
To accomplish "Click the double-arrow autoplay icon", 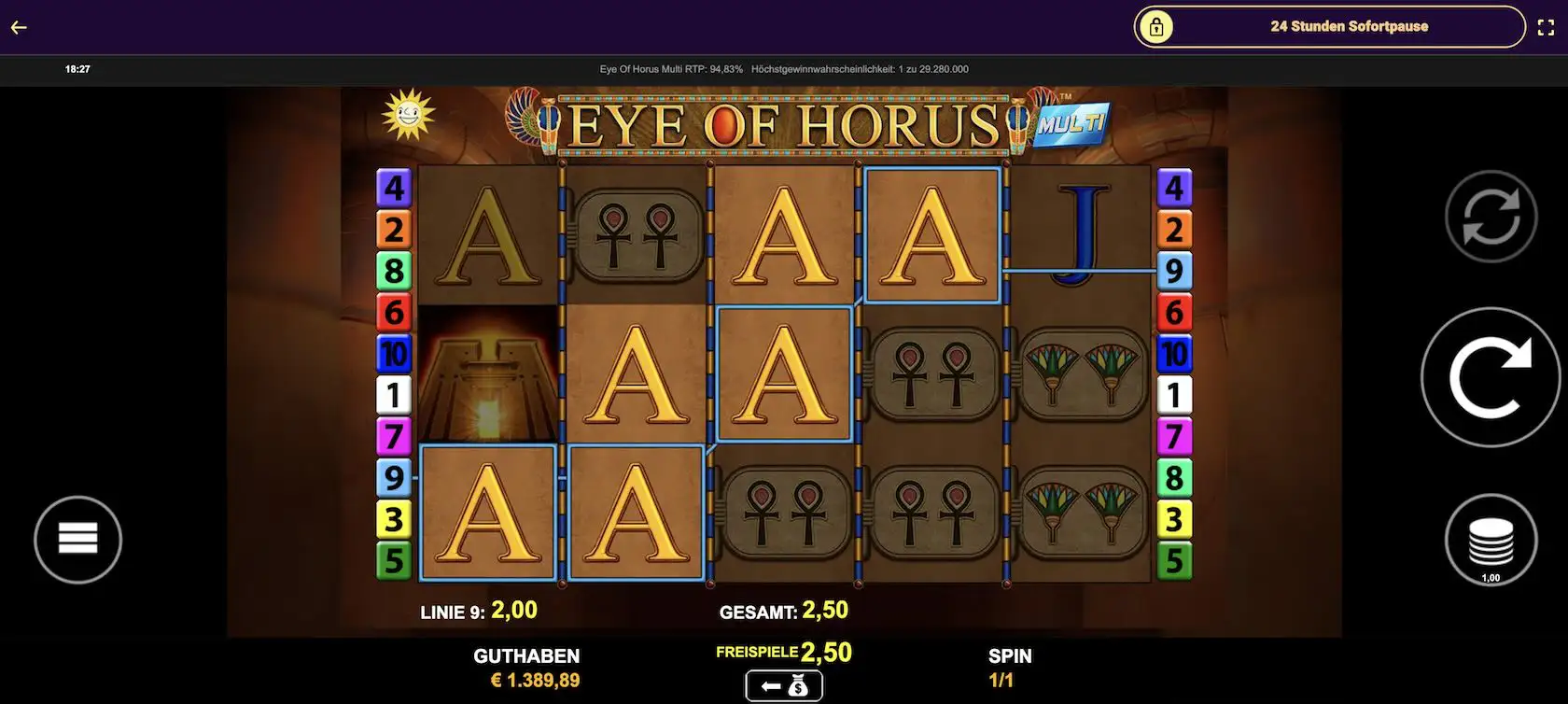I will 1490,215.
